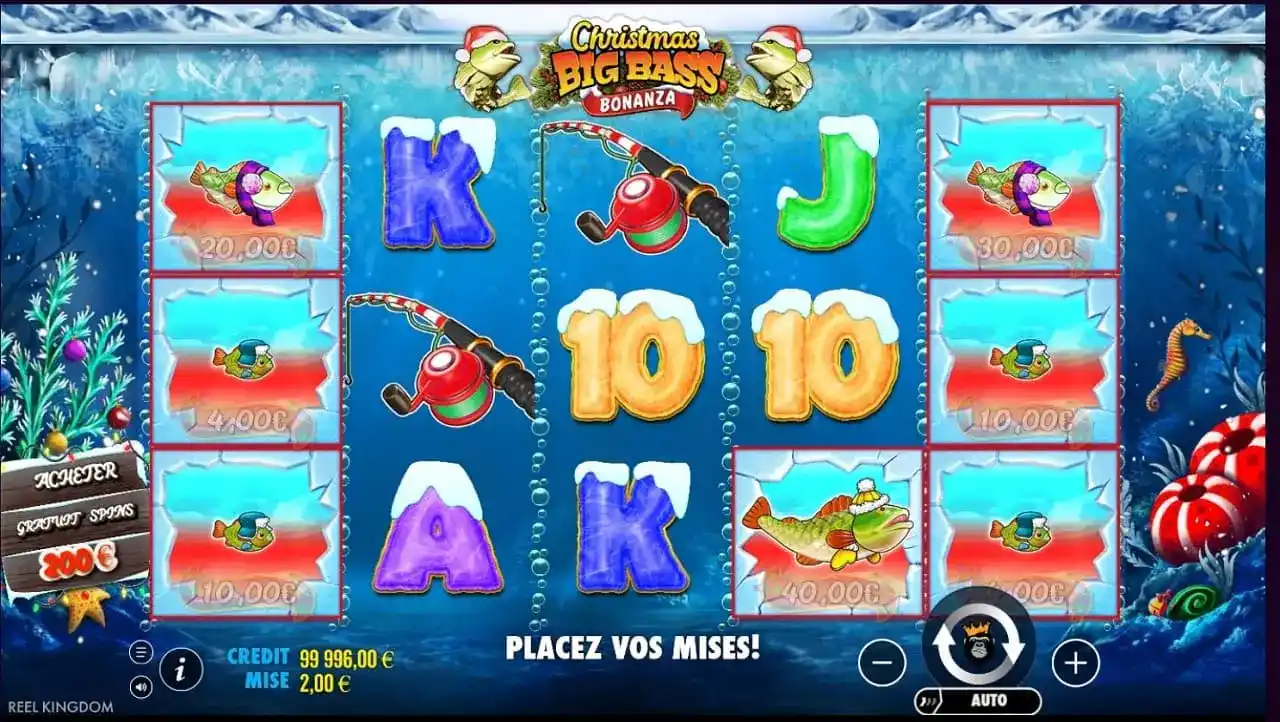Viewport: 1280px width, 722px height.
Task: Decrease the bet with the minus control
Action: (884, 661)
